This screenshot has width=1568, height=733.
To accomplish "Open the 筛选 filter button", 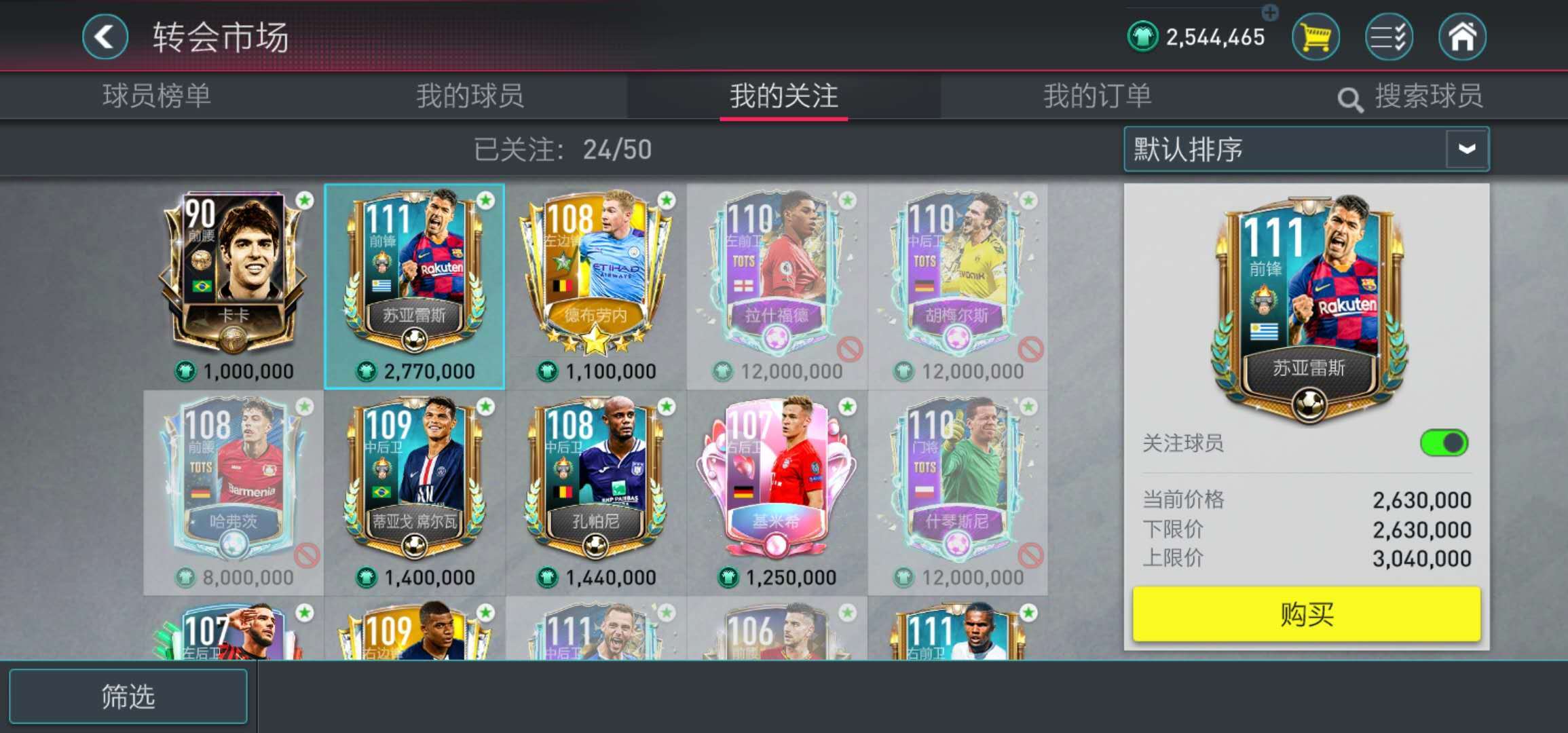I will pos(128,696).
